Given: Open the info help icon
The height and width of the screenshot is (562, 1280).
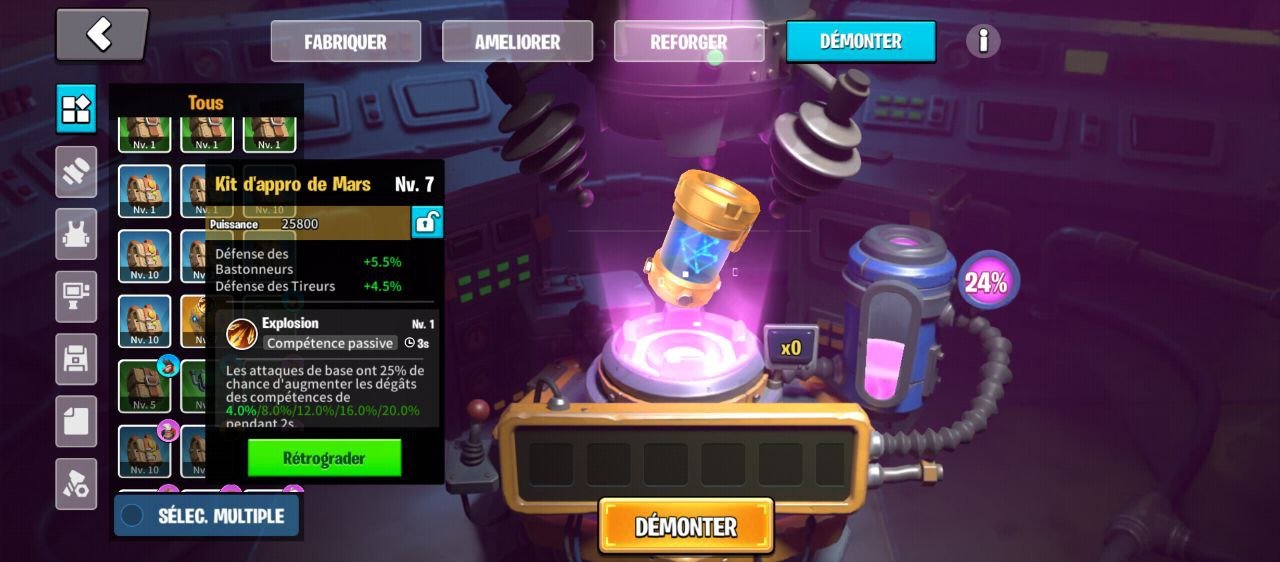Looking at the screenshot, I should coord(983,41).
